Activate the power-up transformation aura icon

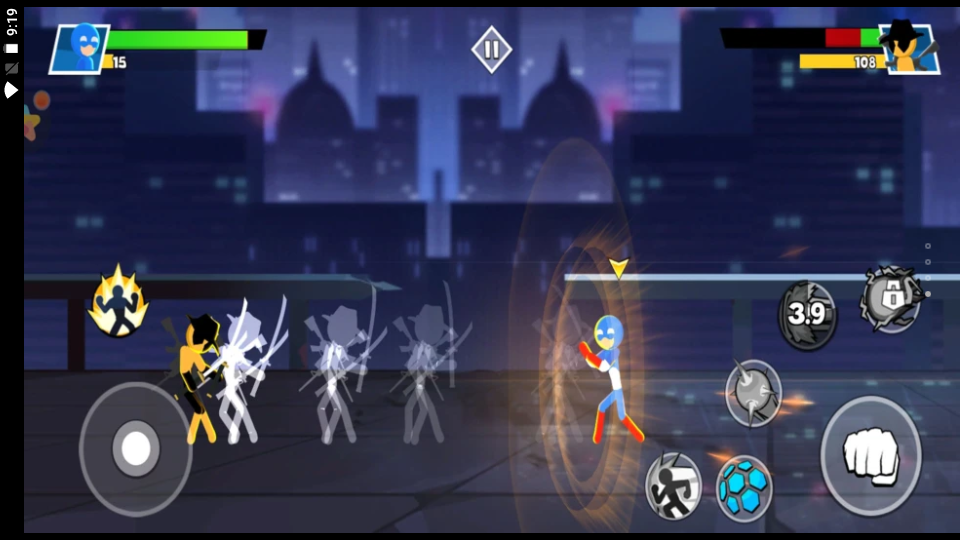[118, 301]
